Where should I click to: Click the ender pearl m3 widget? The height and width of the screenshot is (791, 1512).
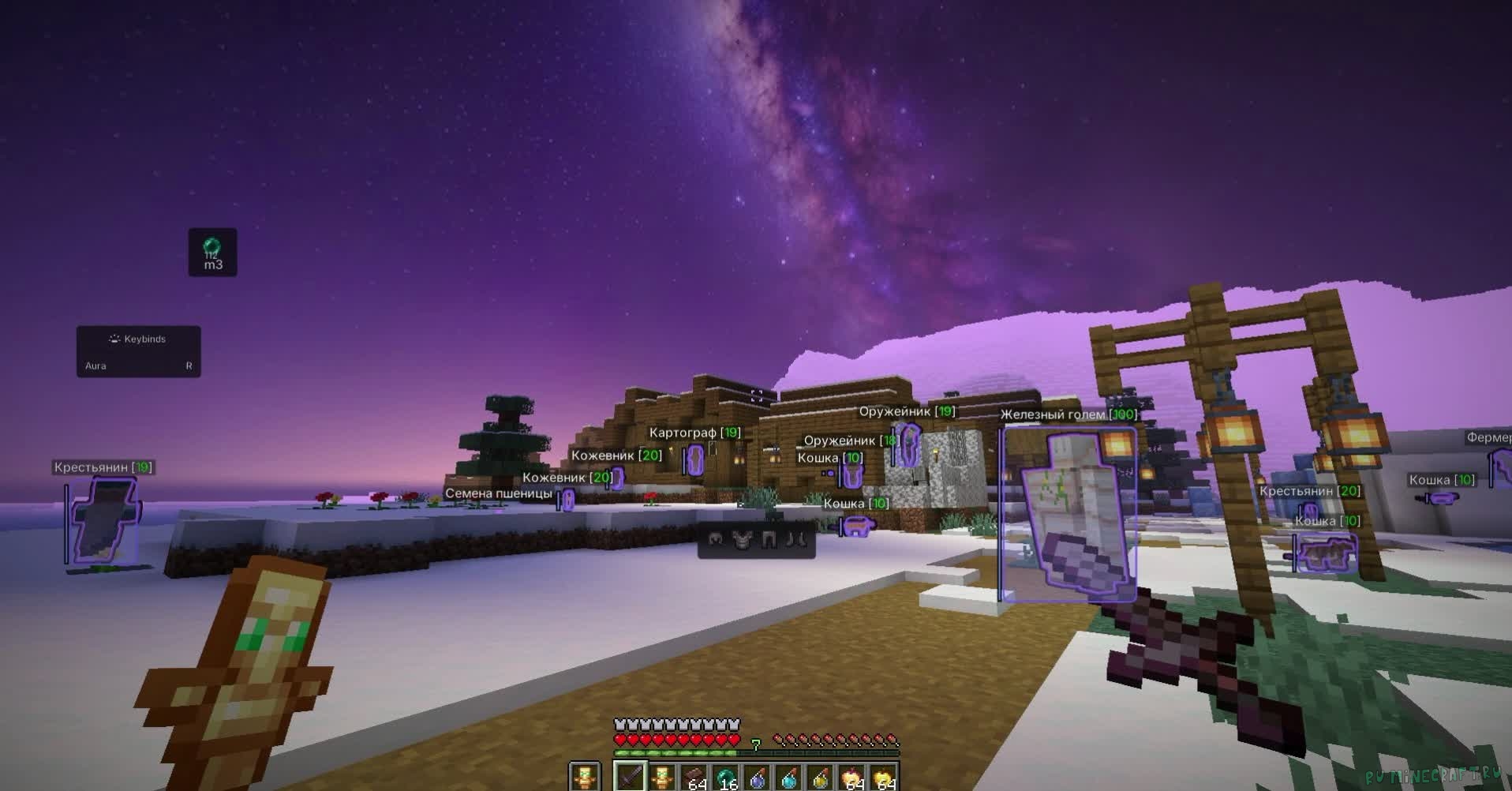point(212,253)
